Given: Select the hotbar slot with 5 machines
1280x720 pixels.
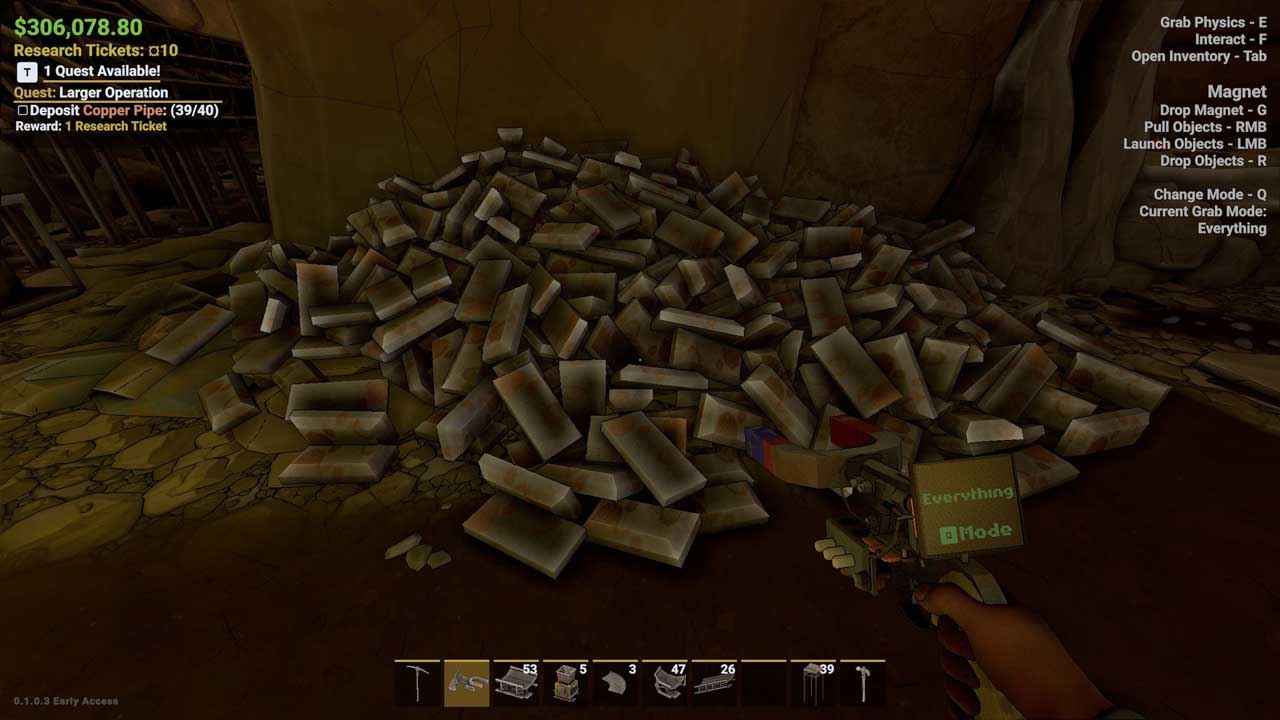Looking at the screenshot, I should point(566,683).
